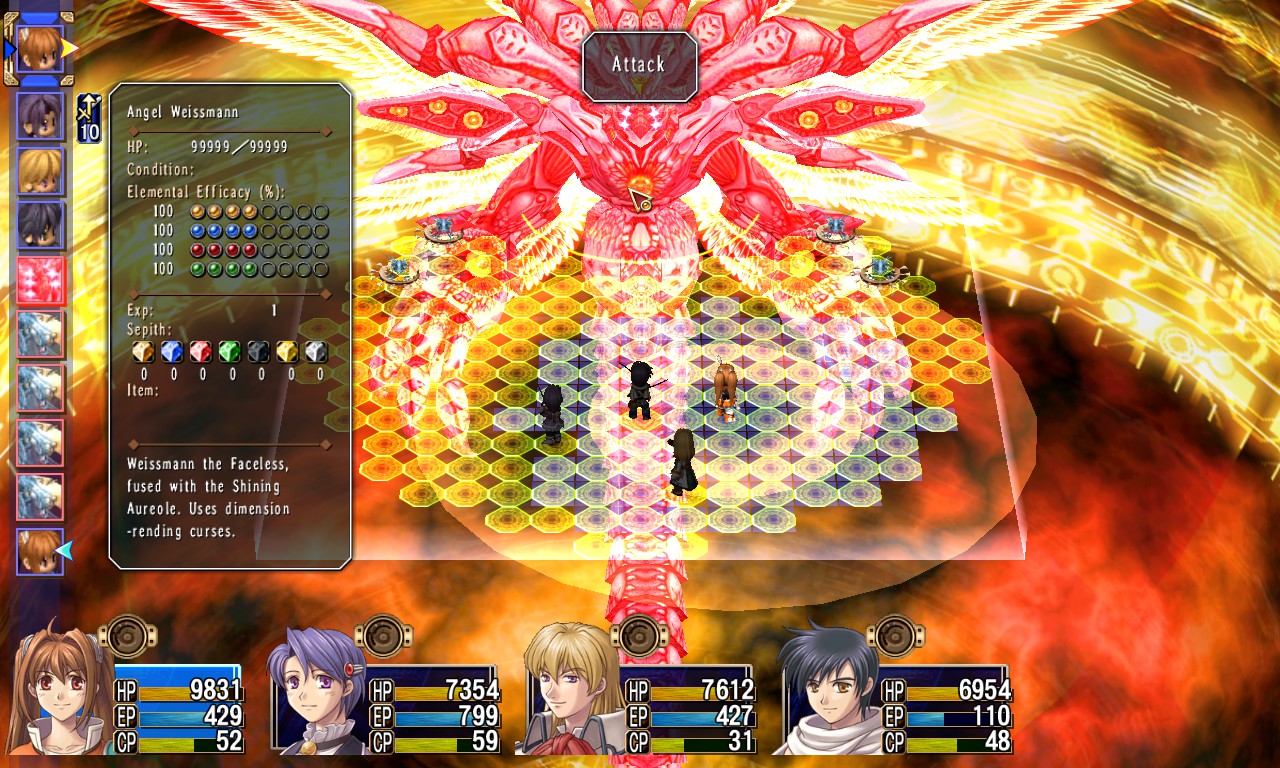Select the blonde Olivier turn-order portrait

40,171
